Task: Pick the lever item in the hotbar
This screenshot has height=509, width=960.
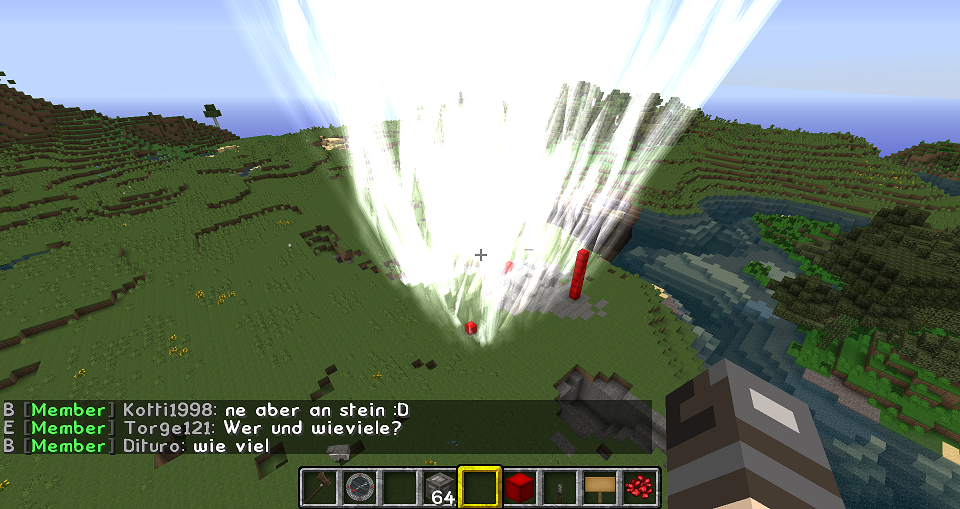Action: (559, 488)
